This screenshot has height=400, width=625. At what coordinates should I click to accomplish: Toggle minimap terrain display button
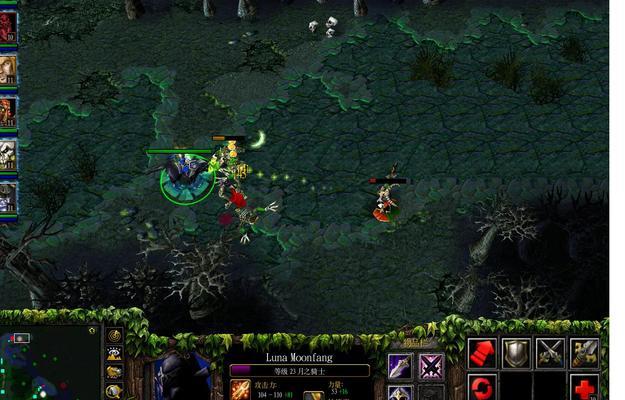114,354
